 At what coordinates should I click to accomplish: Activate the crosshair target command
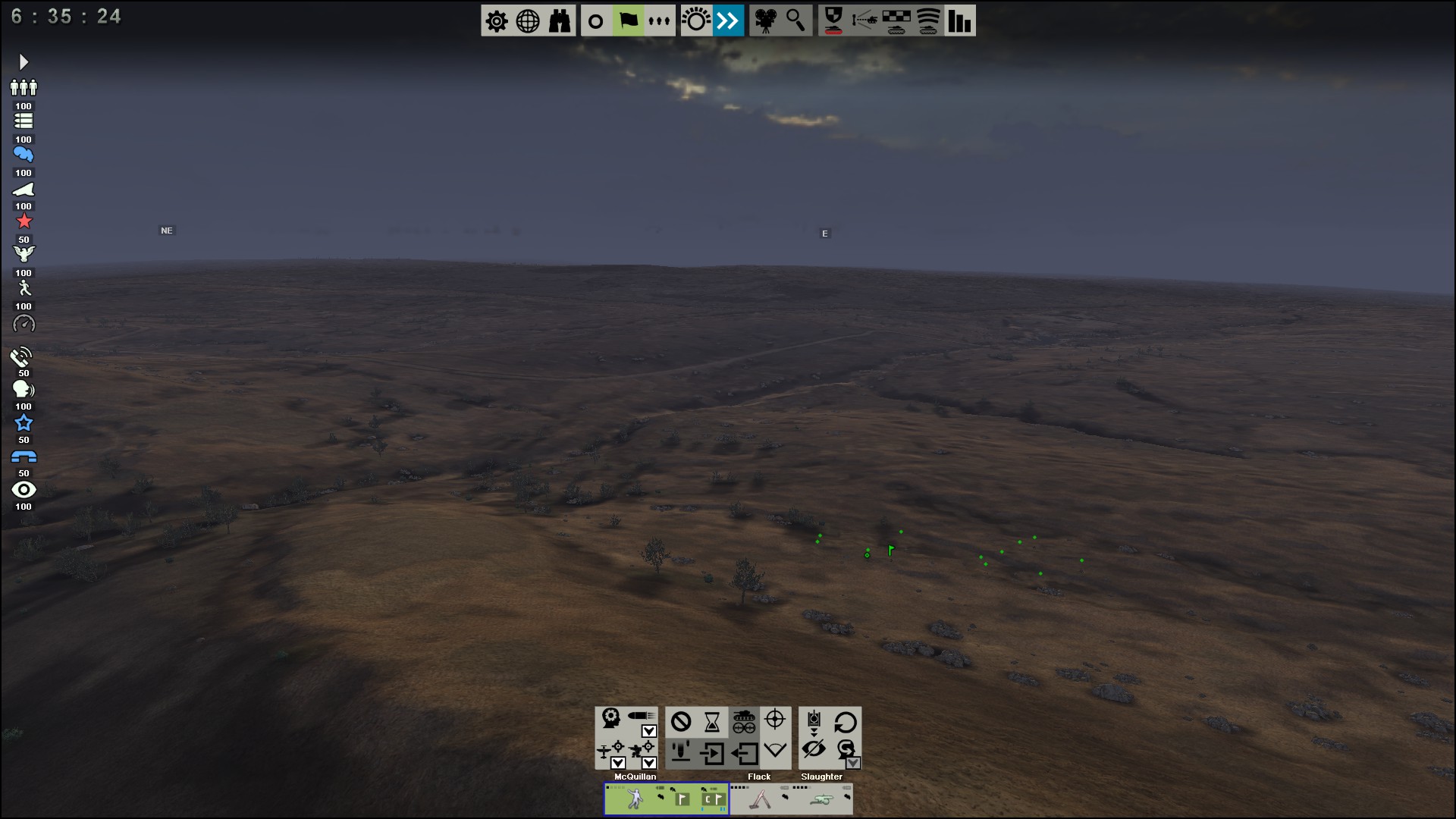pos(775,719)
